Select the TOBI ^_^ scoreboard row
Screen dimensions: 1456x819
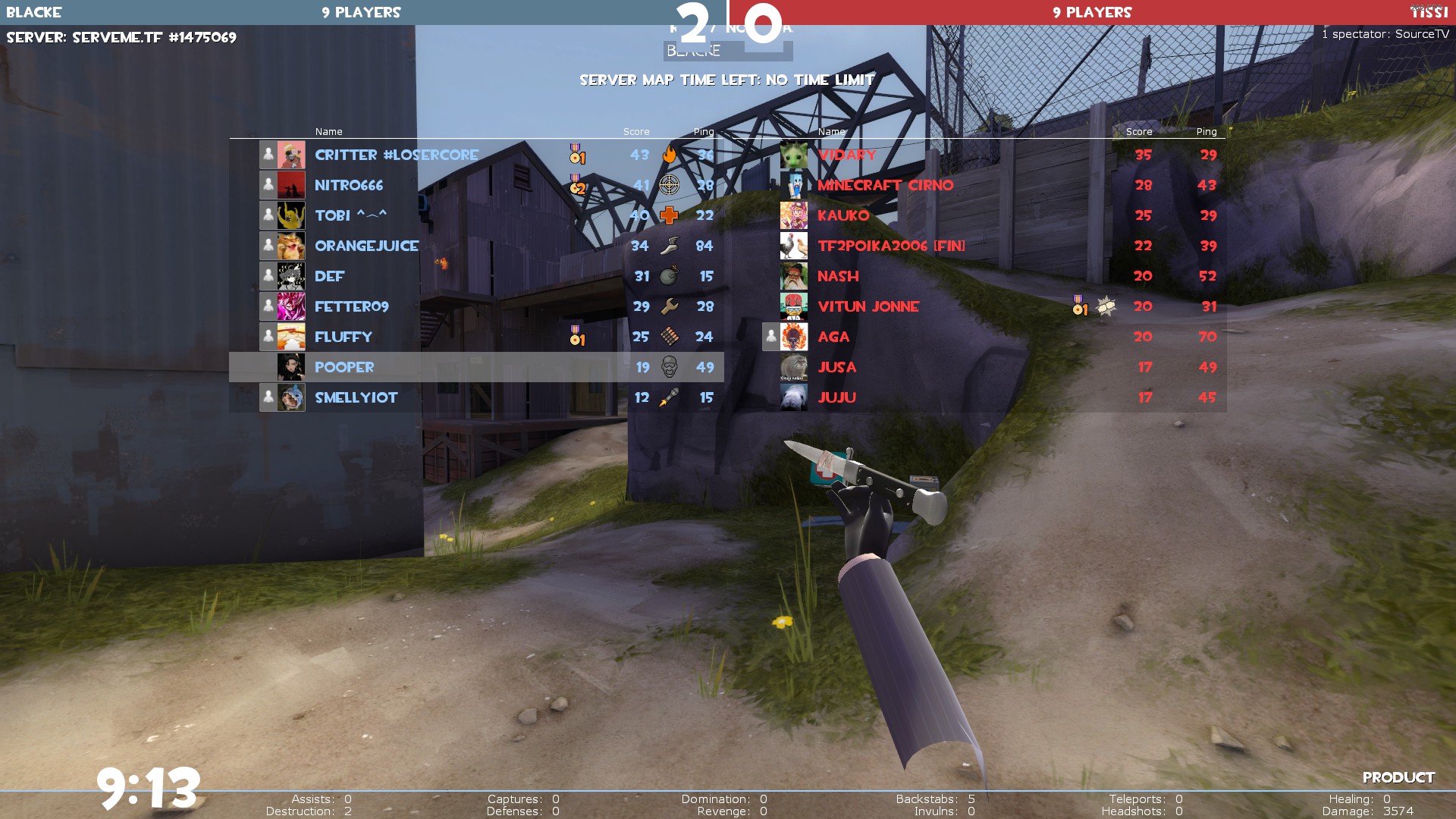[350, 215]
